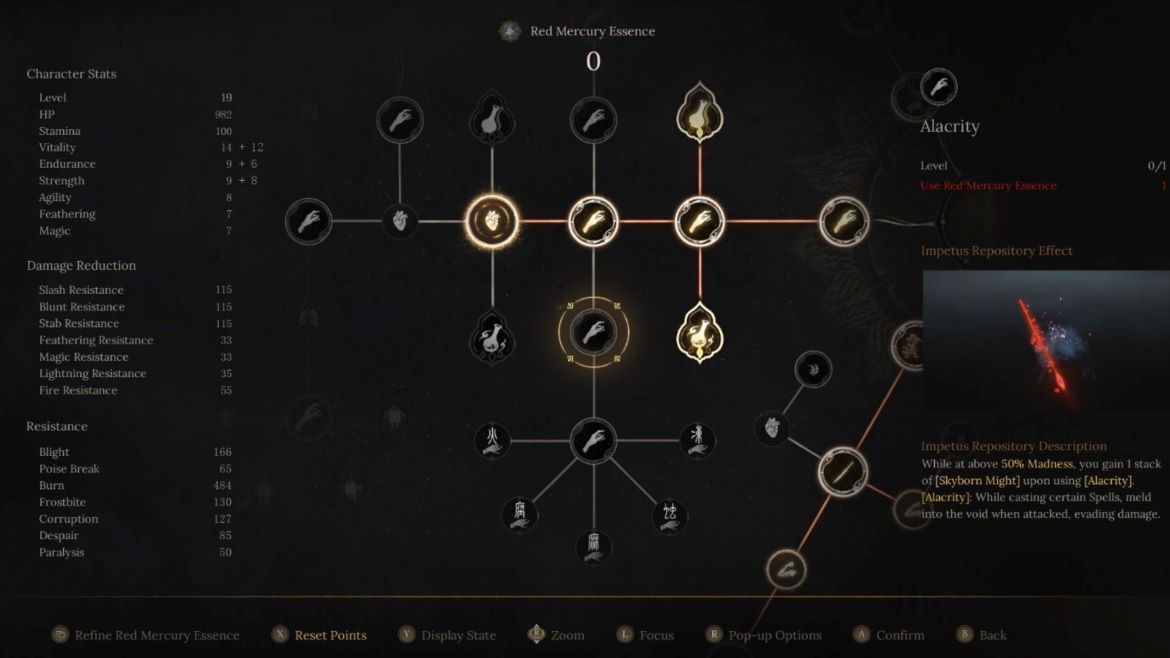This screenshot has height=658, width=1170.
Task: Select the small heart node beside the blade node
Action: (772, 428)
